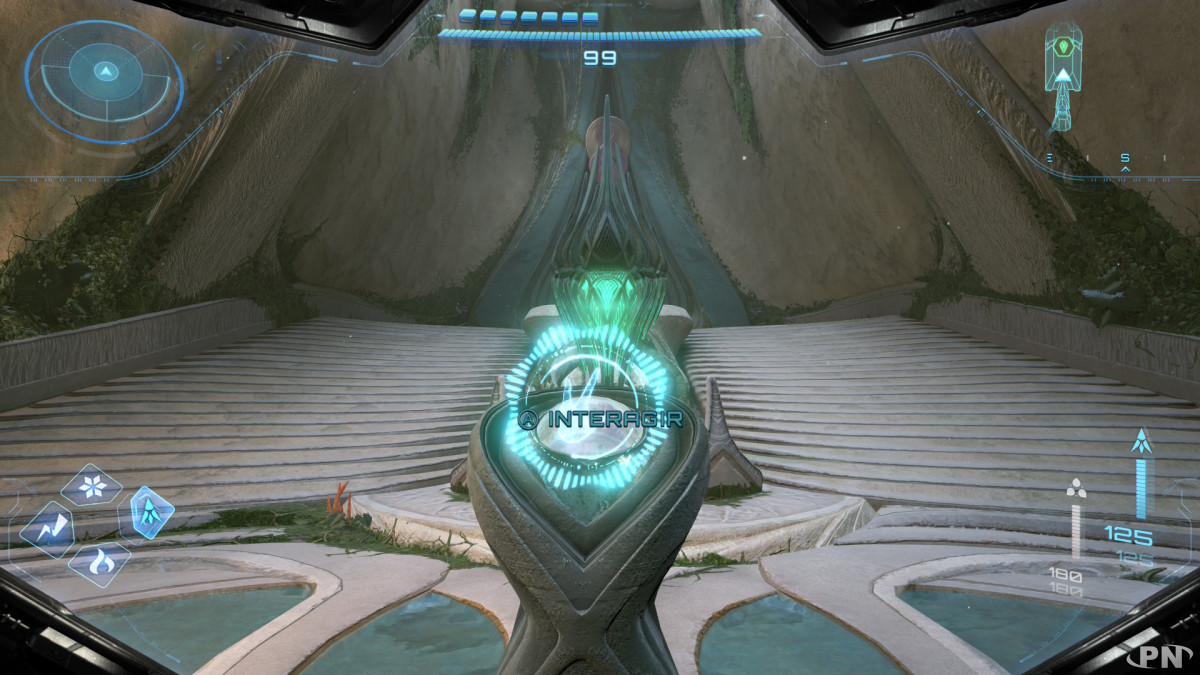Click the cyan missile ammo icon
This screenshot has width=1200, height=675.
point(1139,442)
